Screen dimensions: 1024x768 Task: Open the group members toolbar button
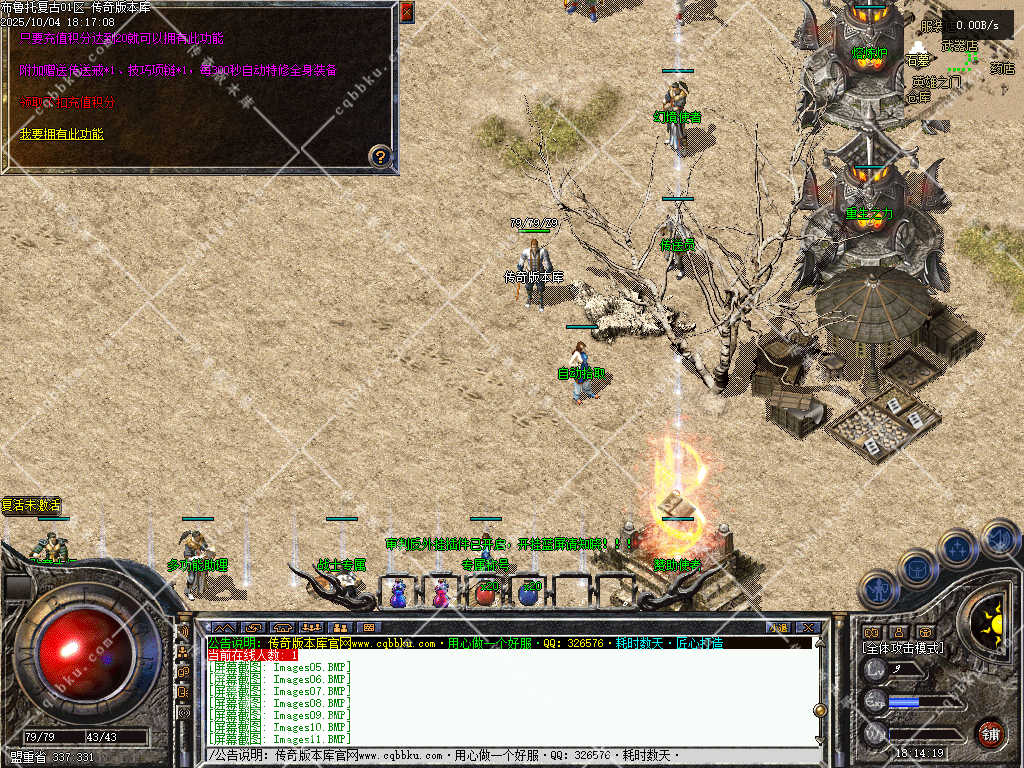(x=310, y=627)
